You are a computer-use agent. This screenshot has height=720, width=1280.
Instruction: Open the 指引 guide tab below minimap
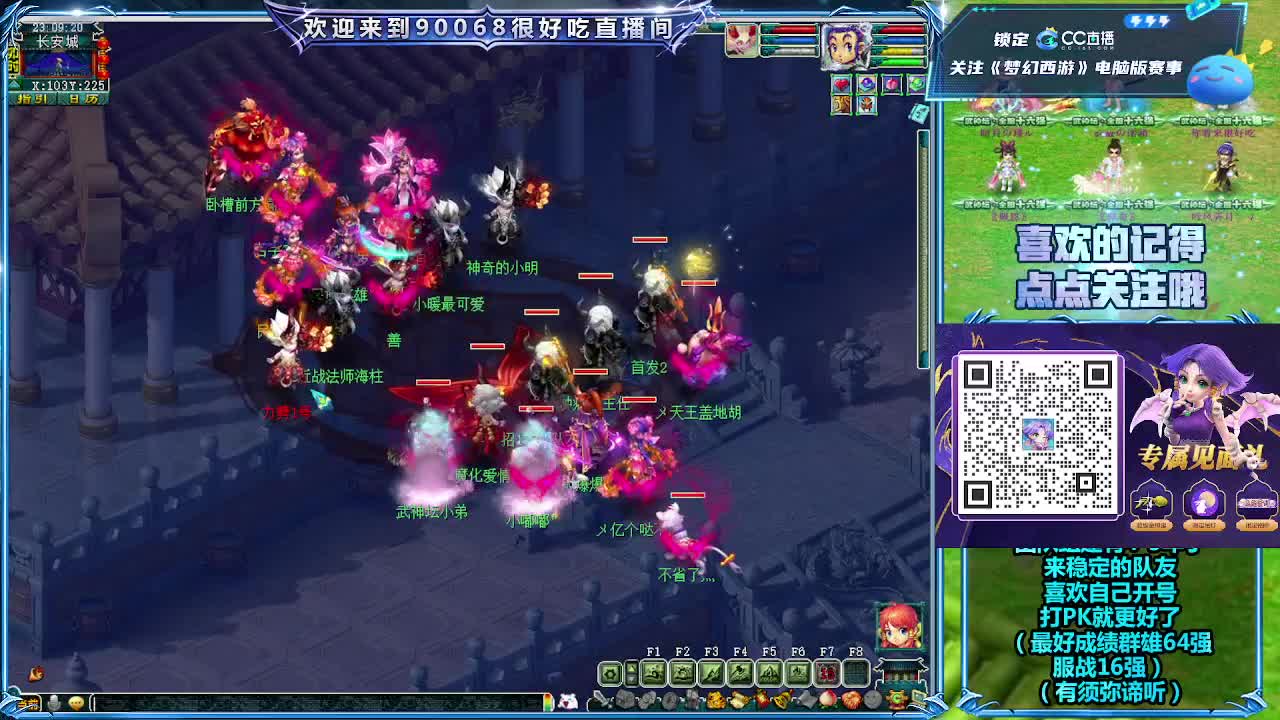point(33,98)
